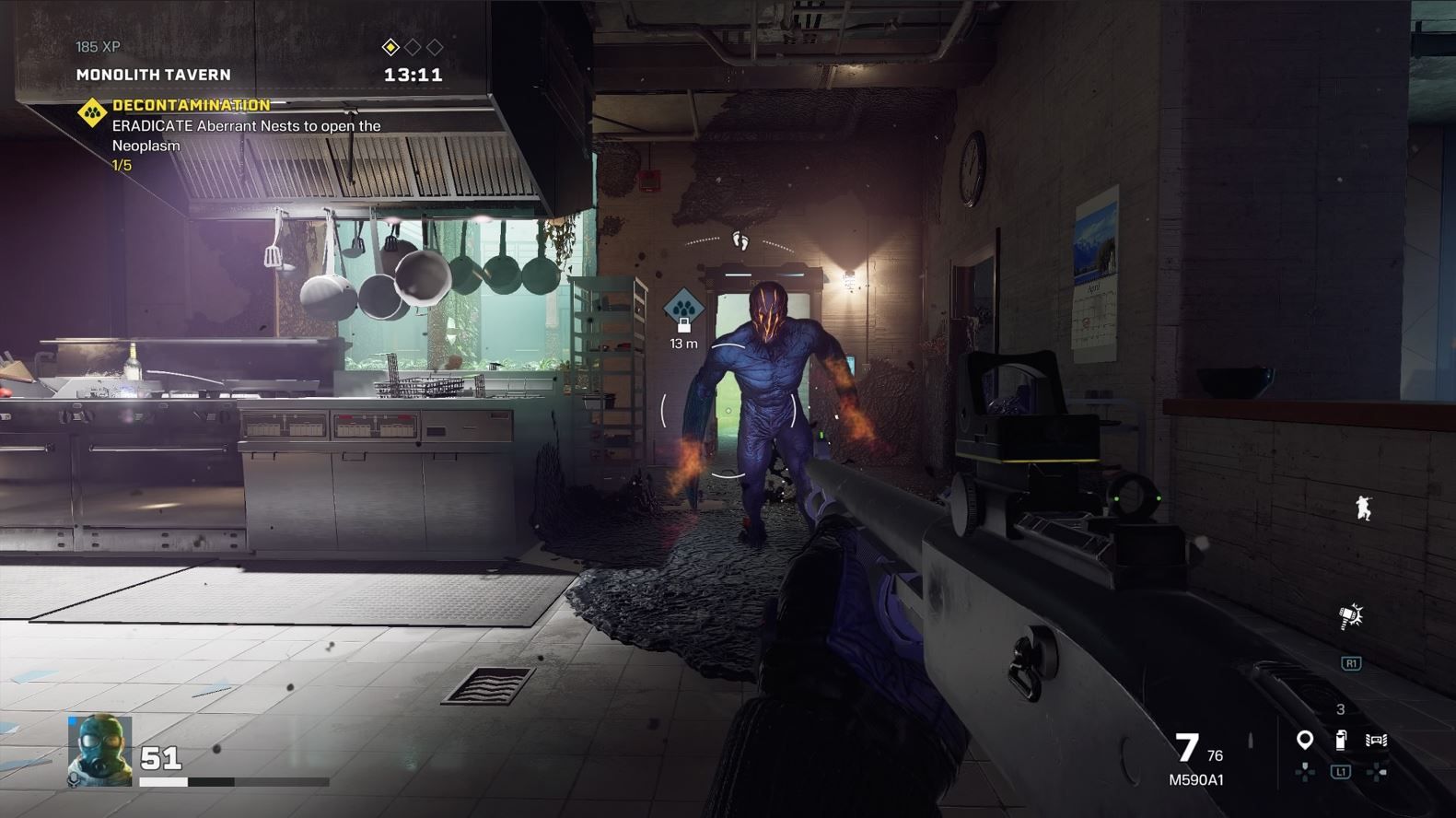This screenshot has width=1456, height=818.
Task: Select the deployable barricade gadget icon
Action: 1376,739
